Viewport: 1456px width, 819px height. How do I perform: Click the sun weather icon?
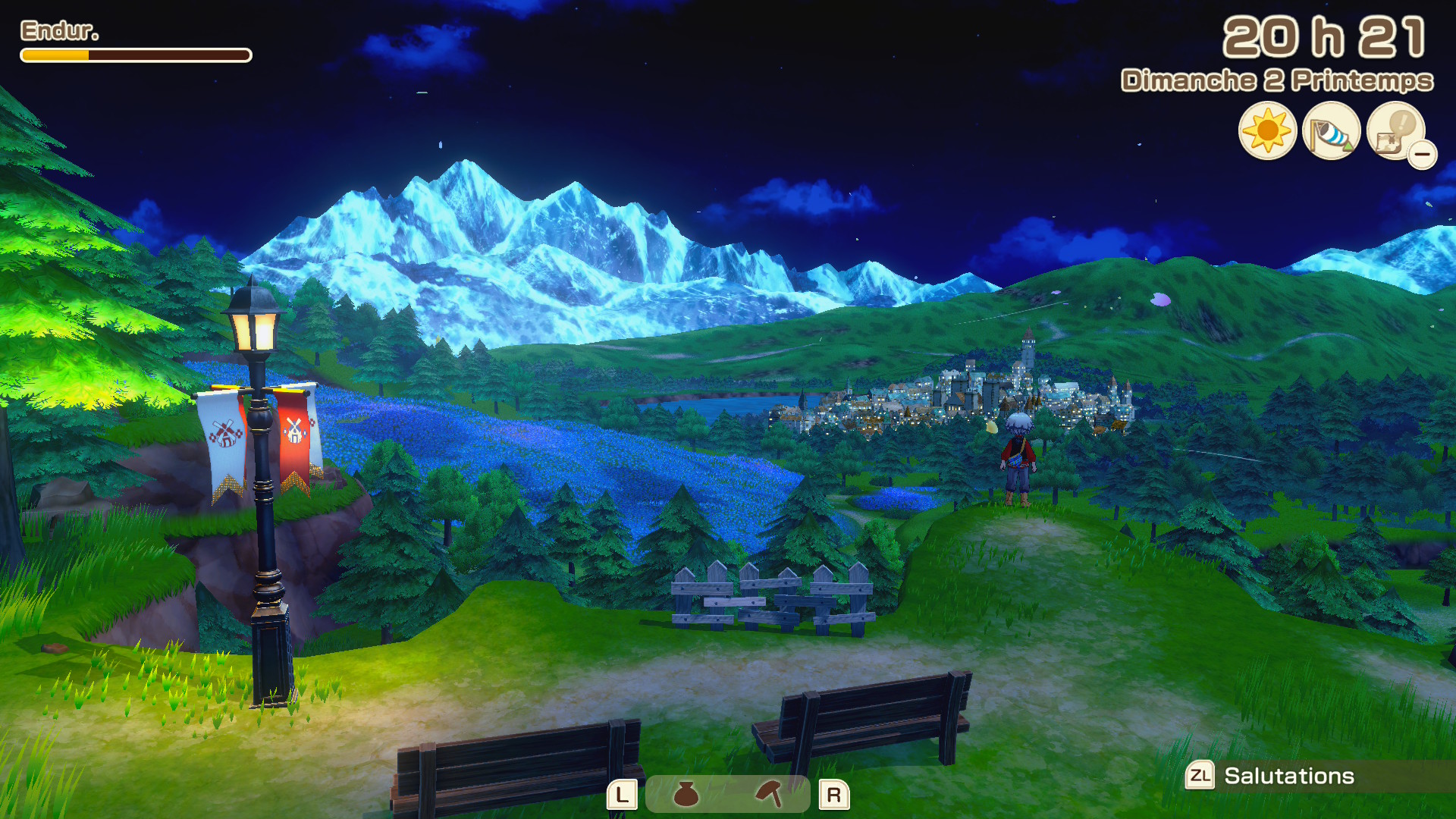(1267, 131)
